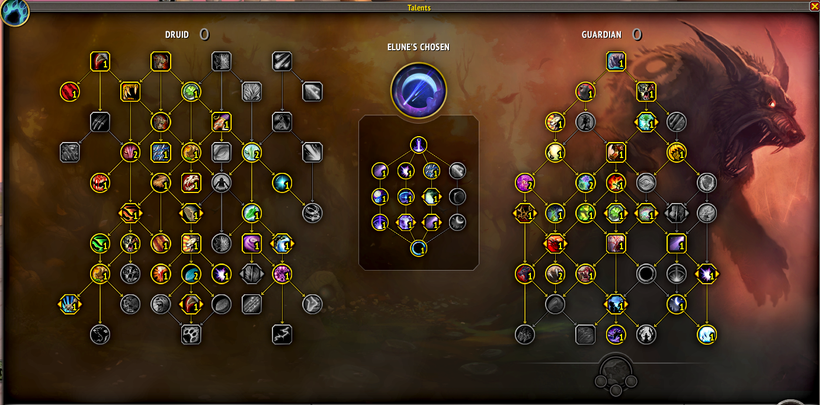Choose the gray humanoid silhouette Druid talent

221,183
